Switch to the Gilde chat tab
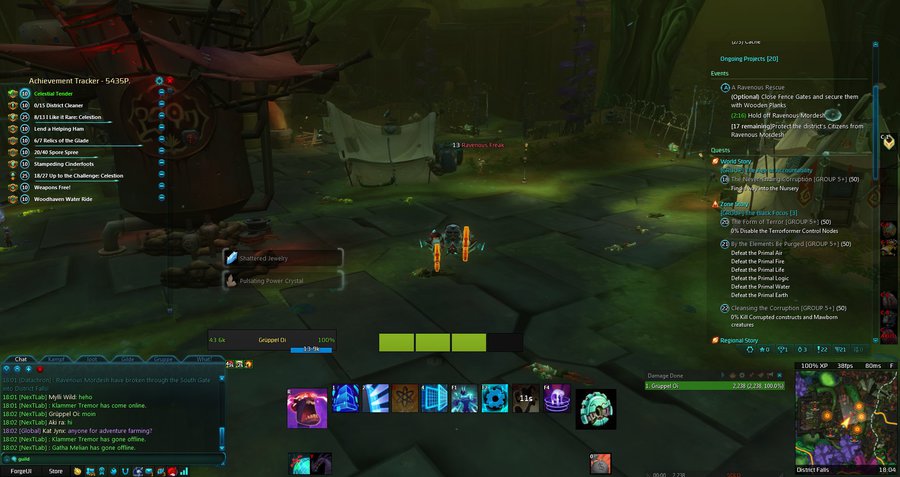The width and height of the screenshot is (900, 477). (128, 358)
